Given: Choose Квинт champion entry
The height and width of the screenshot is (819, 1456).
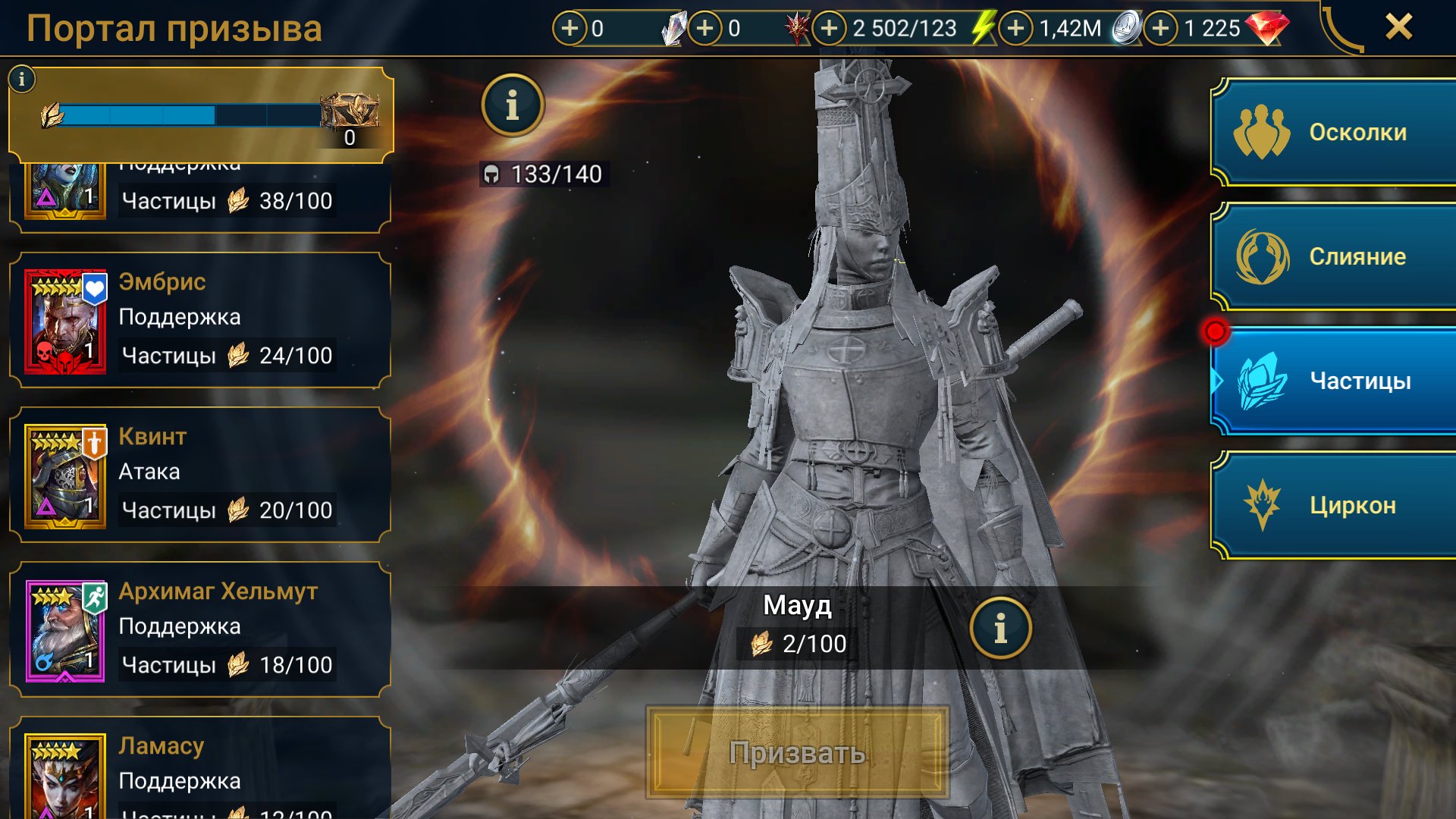Looking at the screenshot, I should click(200, 475).
